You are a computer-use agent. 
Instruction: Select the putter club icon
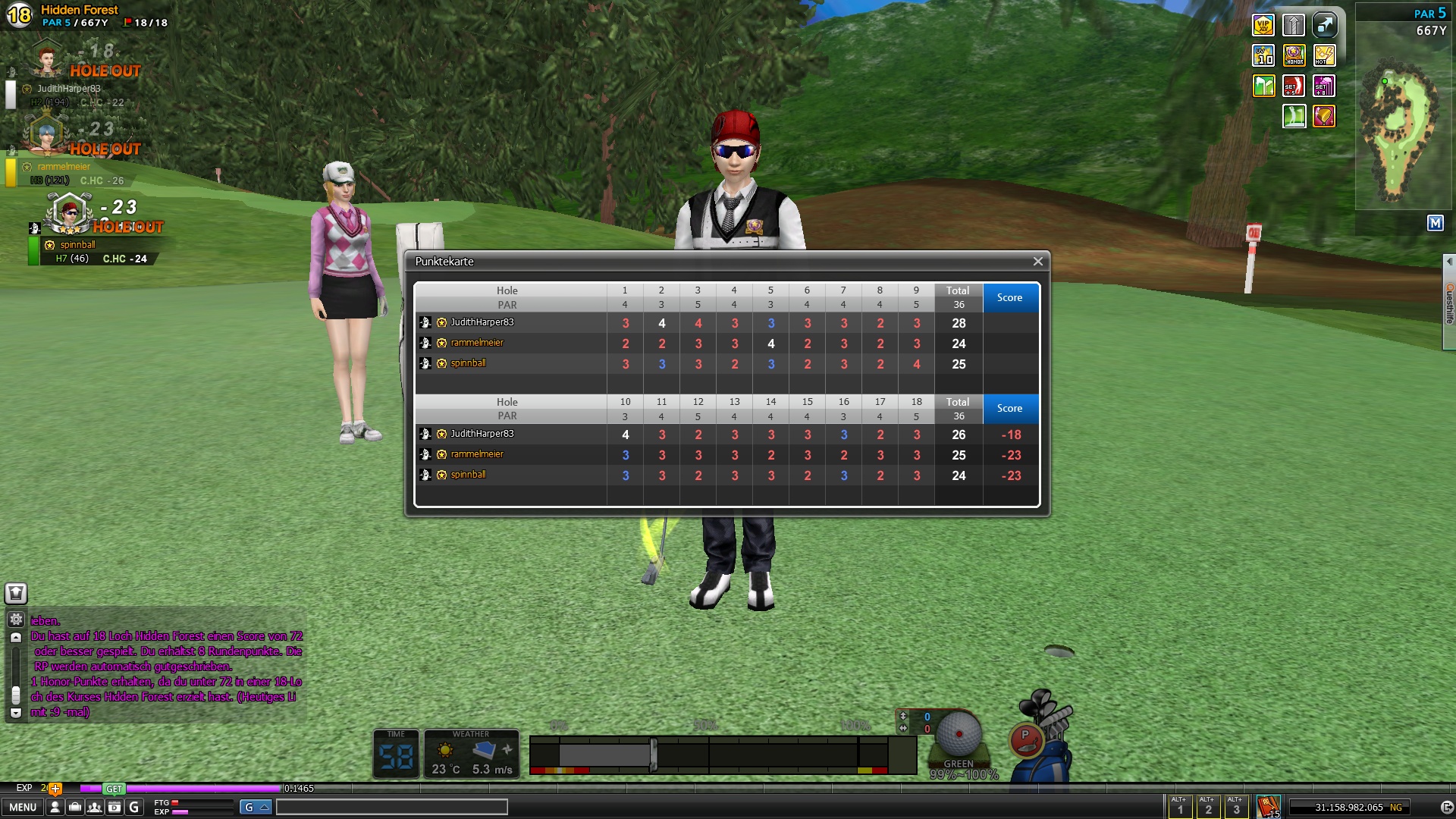[x=1026, y=739]
